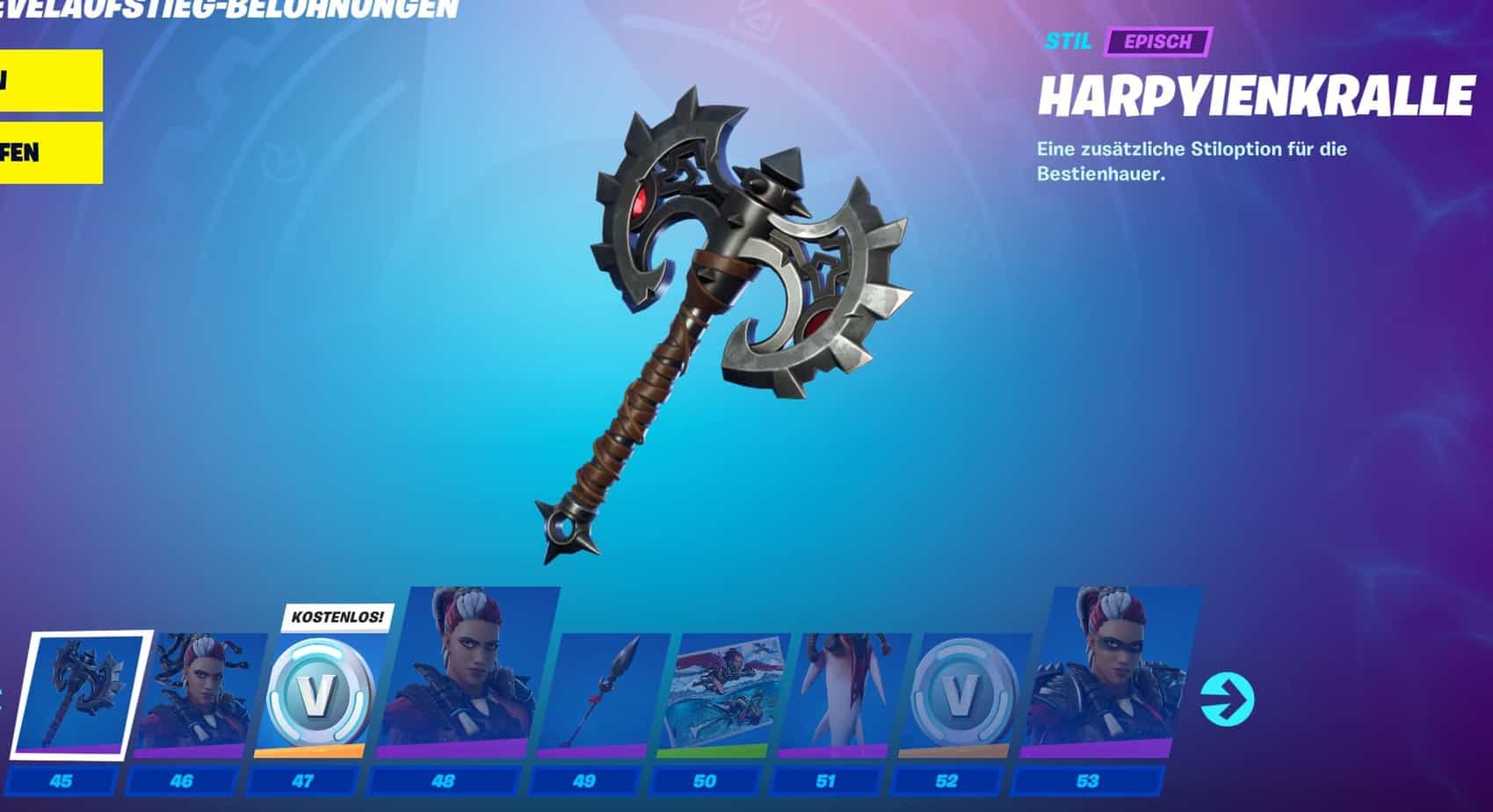The height and width of the screenshot is (812, 1493).
Task: Click the KOSTENLOS! banner above level 47
Action: (x=334, y=619)
